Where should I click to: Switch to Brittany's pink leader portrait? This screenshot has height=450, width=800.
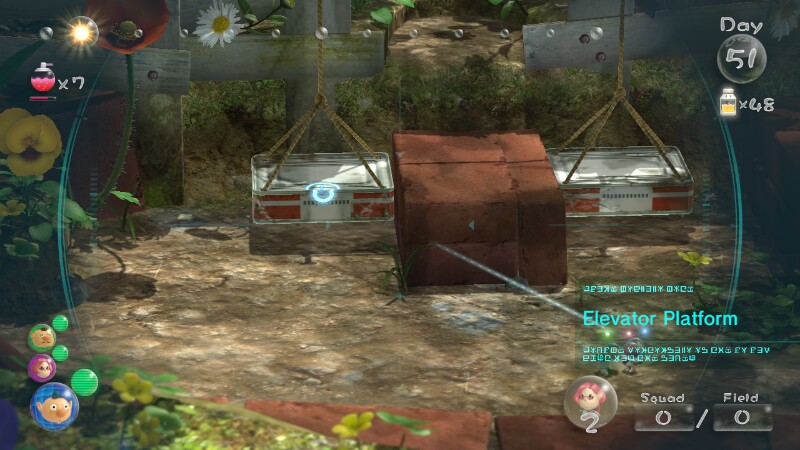42,367
